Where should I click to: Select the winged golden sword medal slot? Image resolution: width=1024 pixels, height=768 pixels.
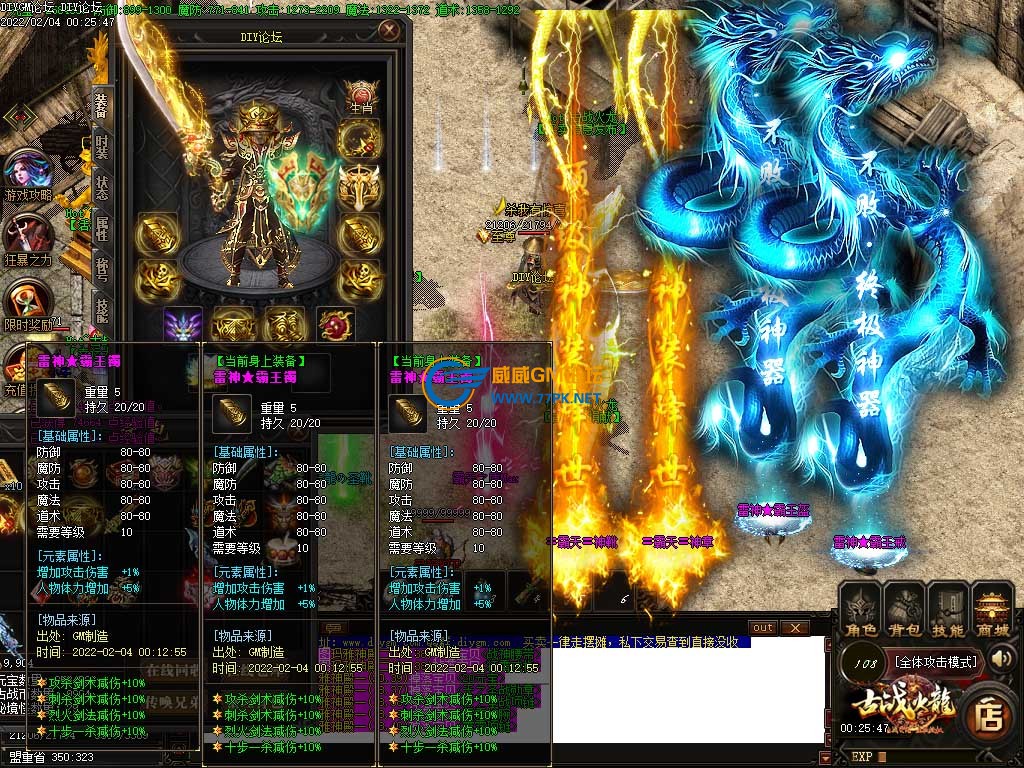pyautogui.click(x=359, y=186)
